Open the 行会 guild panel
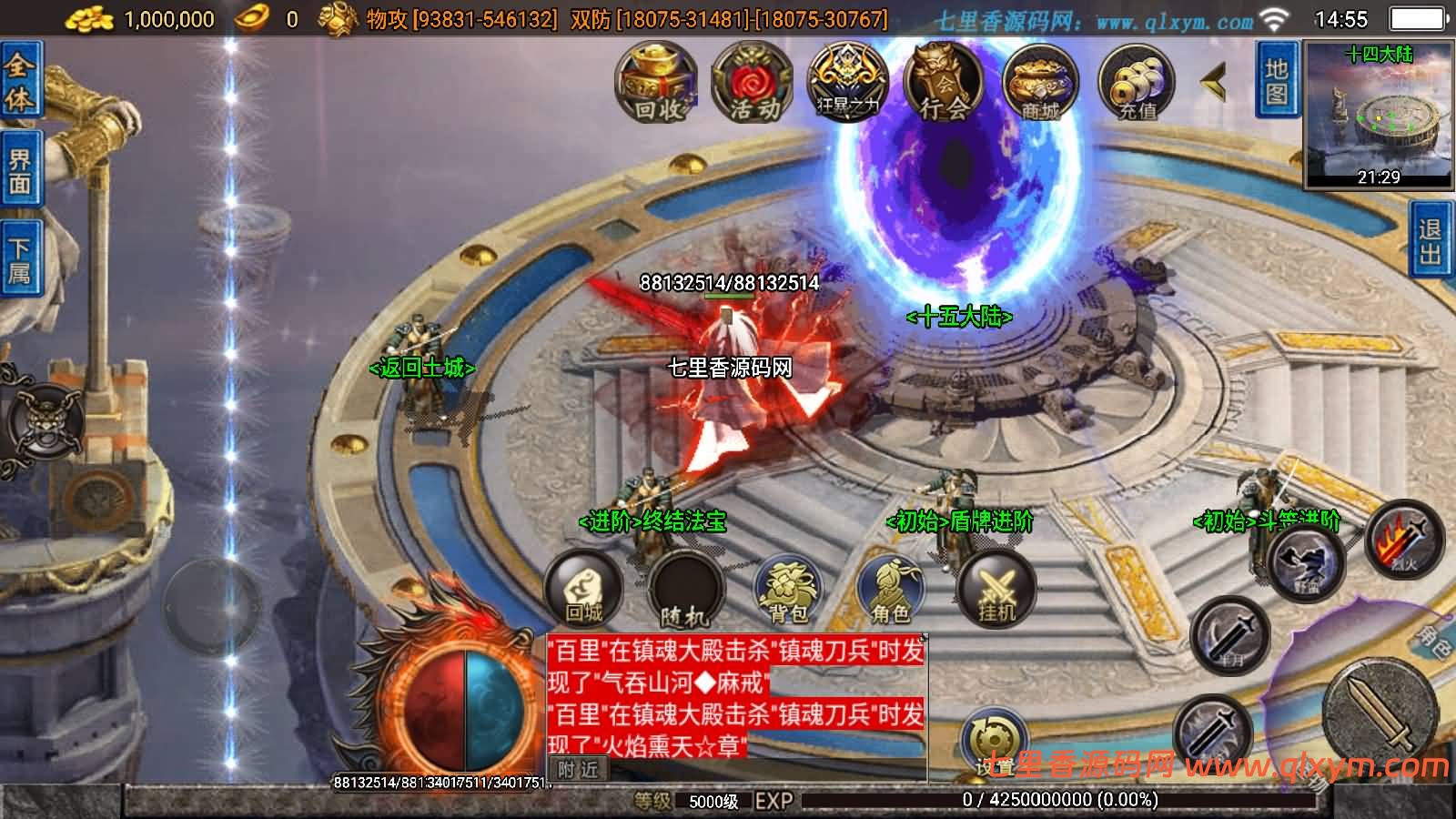 pos(944,82)
